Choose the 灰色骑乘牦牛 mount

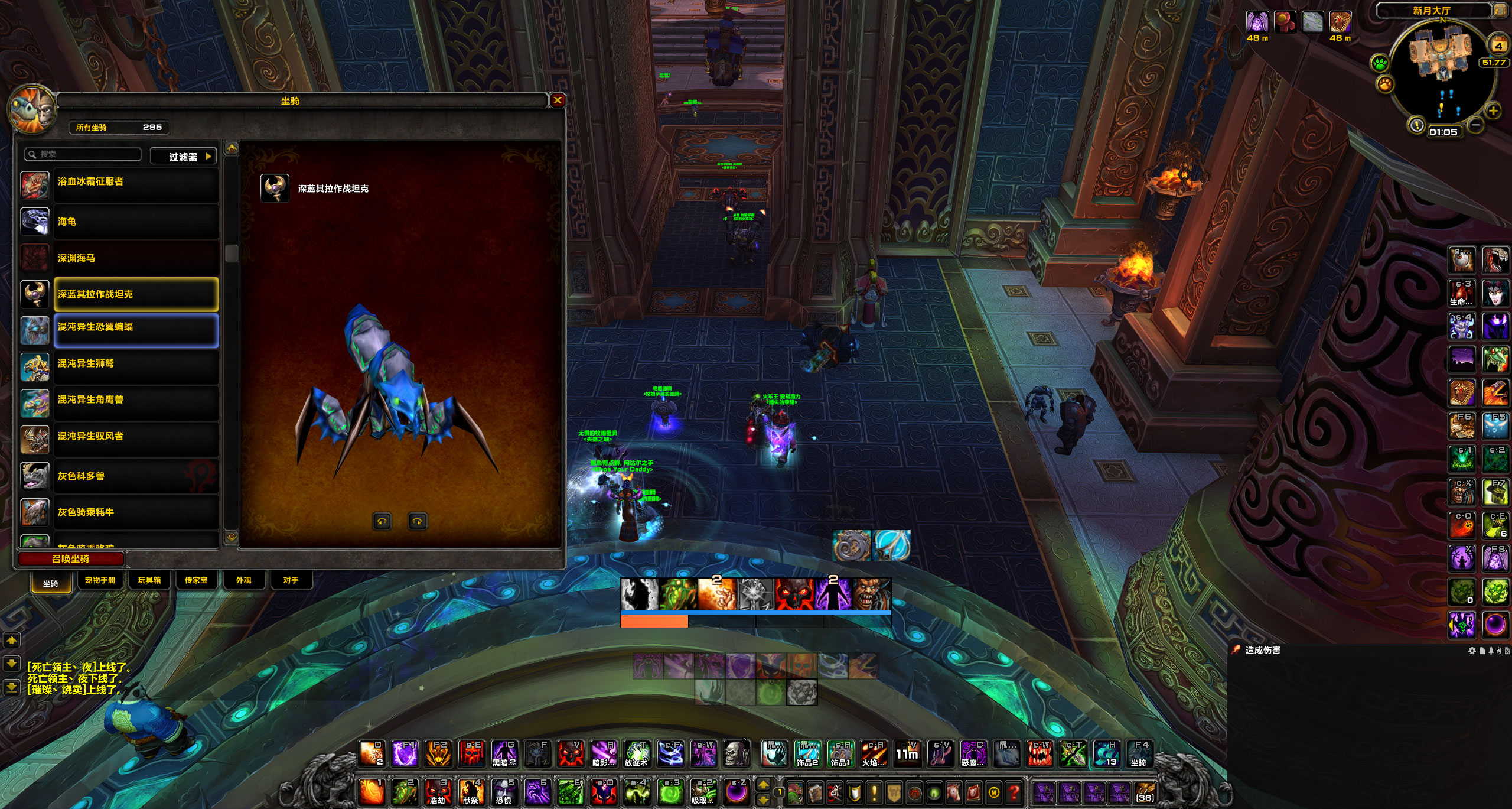136,512
